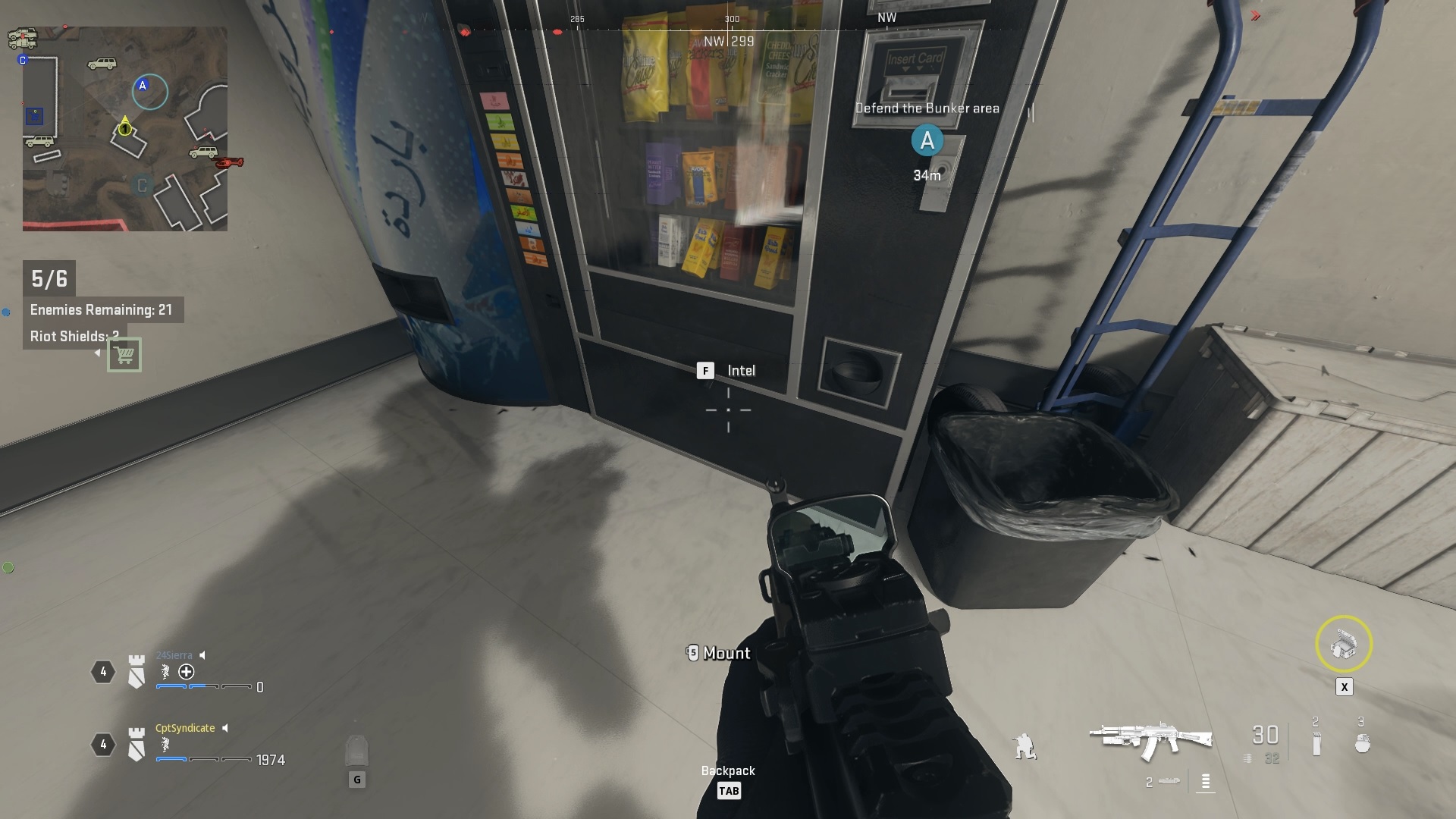The image size is (1456, 819).
Task: Toggle 24Sierra's voice chat speaker icon
Action: [202, 655]
